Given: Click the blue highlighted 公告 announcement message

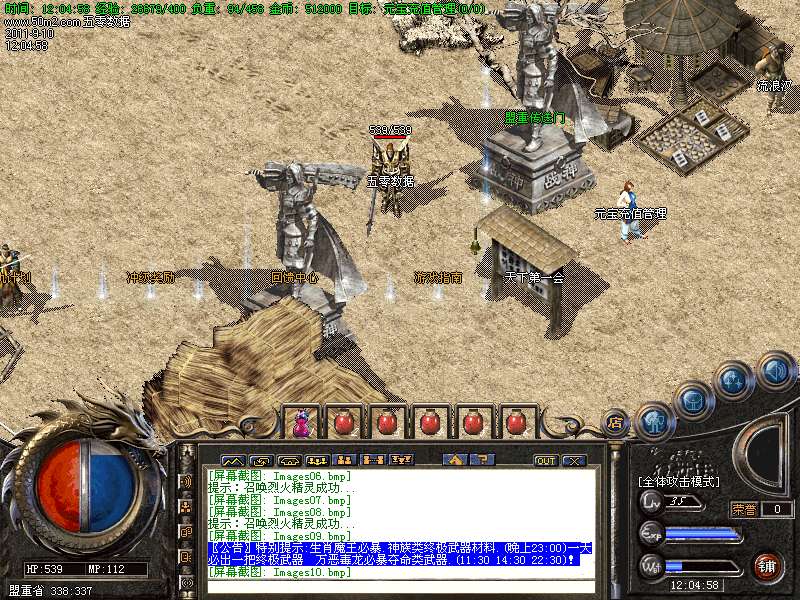Looking at the screenshot, I should click(400, 554).
